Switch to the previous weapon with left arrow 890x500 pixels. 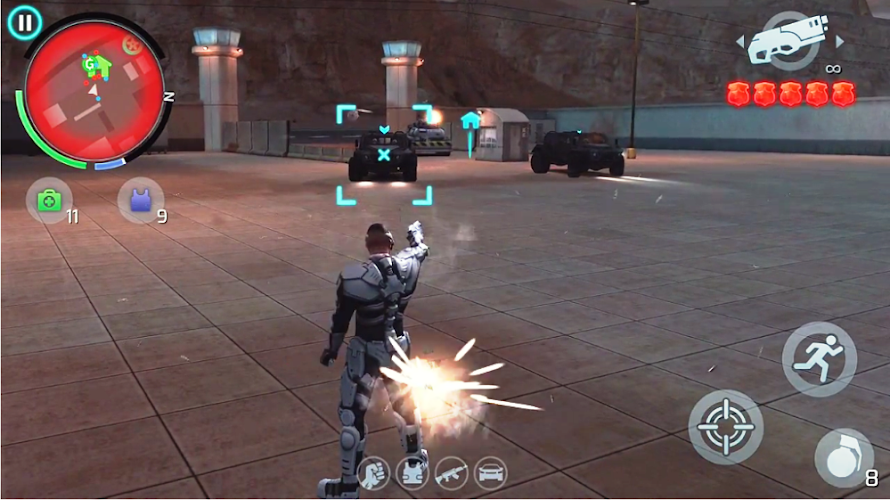tap(741, 42)
